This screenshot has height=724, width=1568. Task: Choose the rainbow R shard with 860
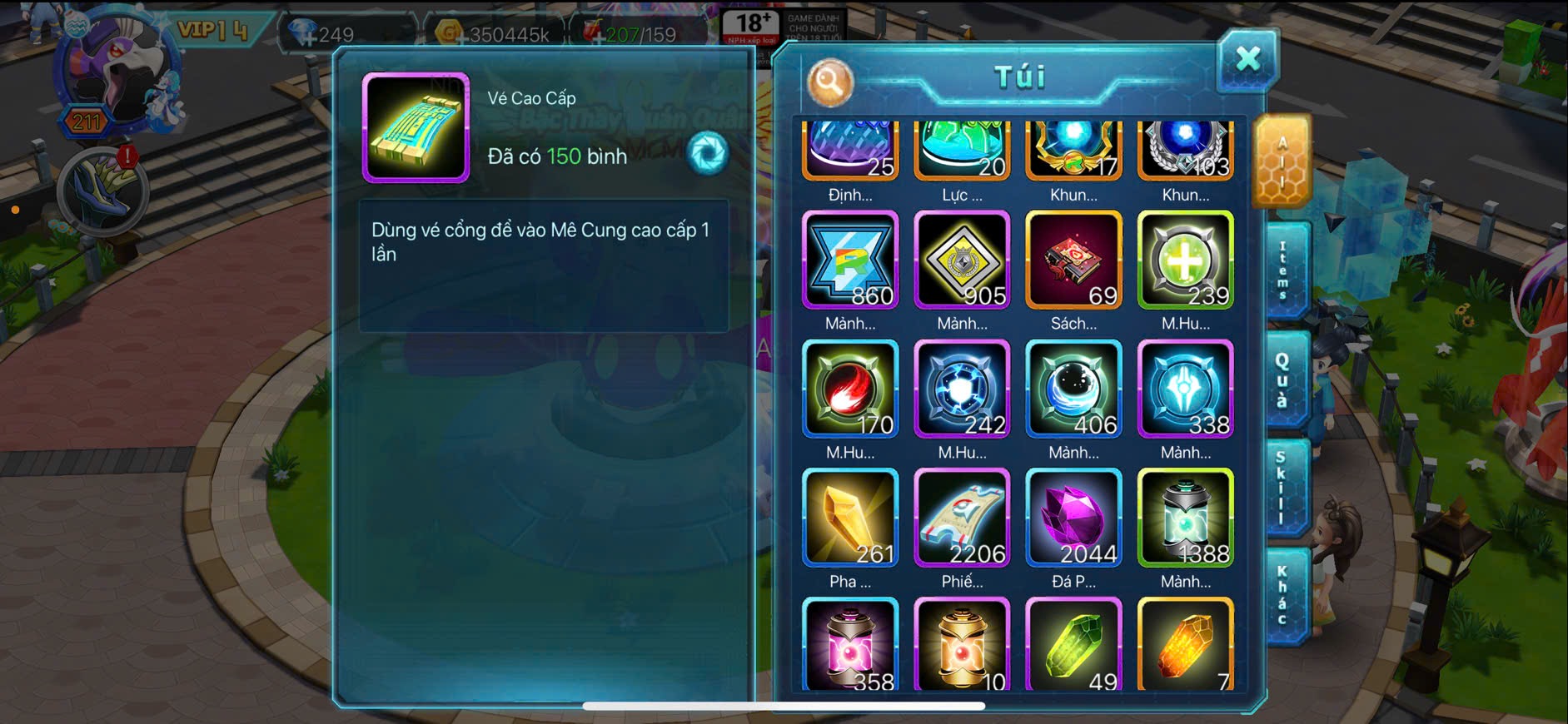(x=849, y=260)
